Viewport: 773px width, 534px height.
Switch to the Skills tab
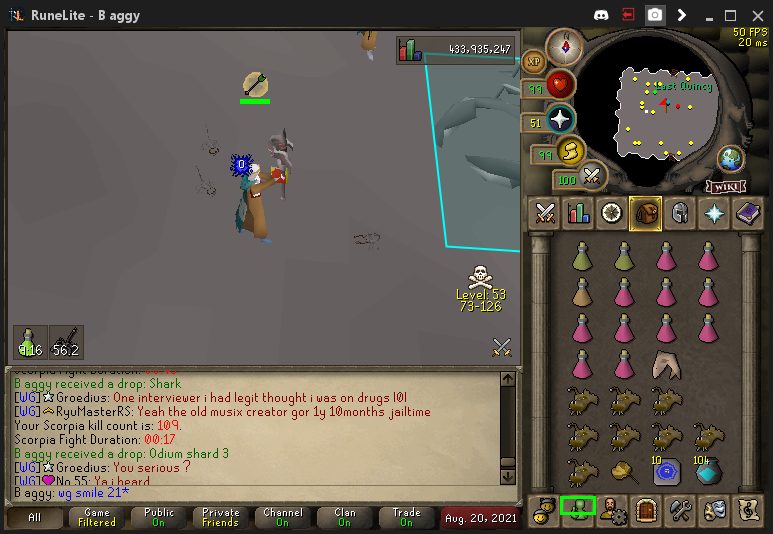(579, 213)
